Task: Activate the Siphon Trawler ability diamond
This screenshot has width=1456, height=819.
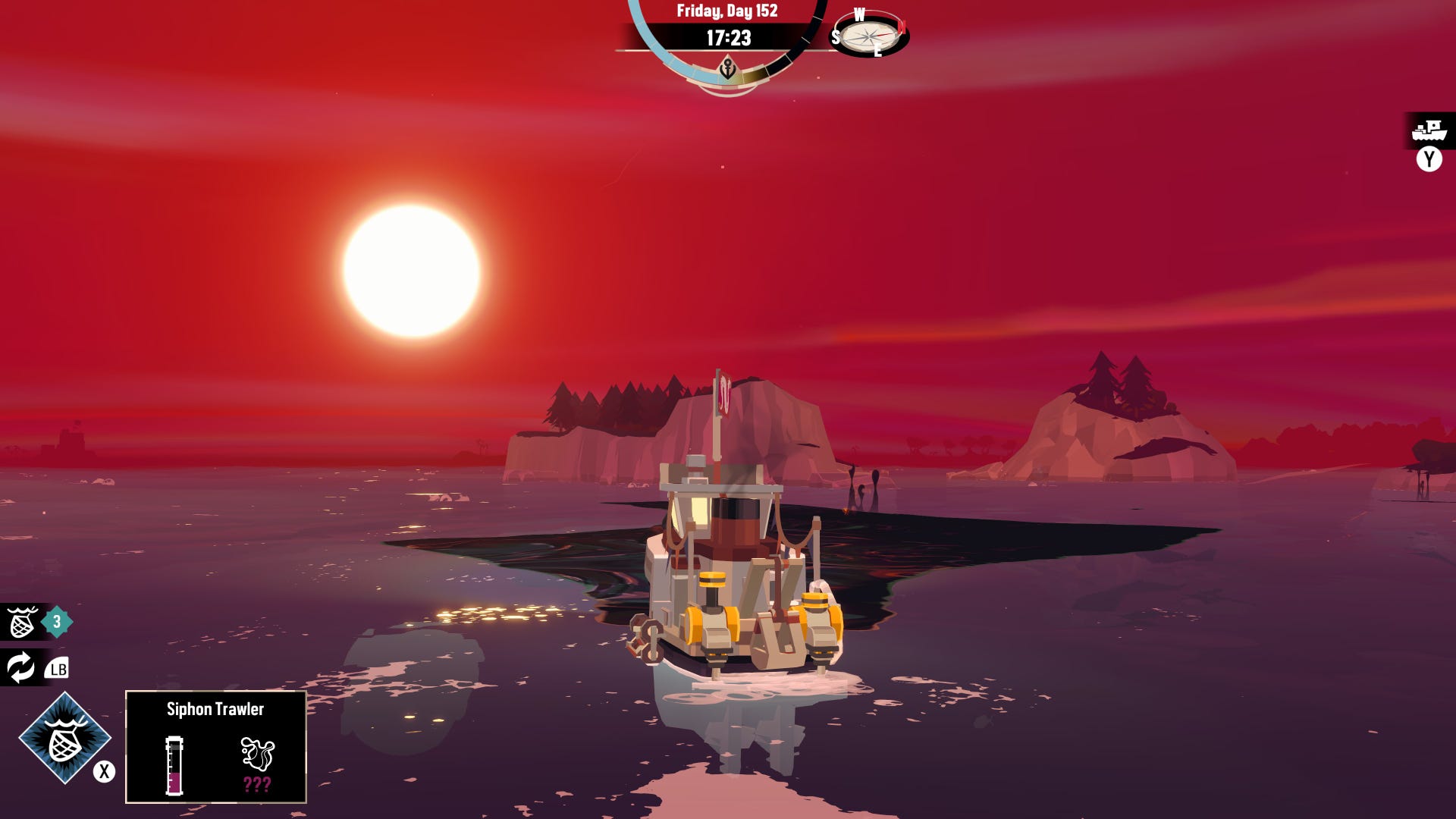Action: coord(64,739)
